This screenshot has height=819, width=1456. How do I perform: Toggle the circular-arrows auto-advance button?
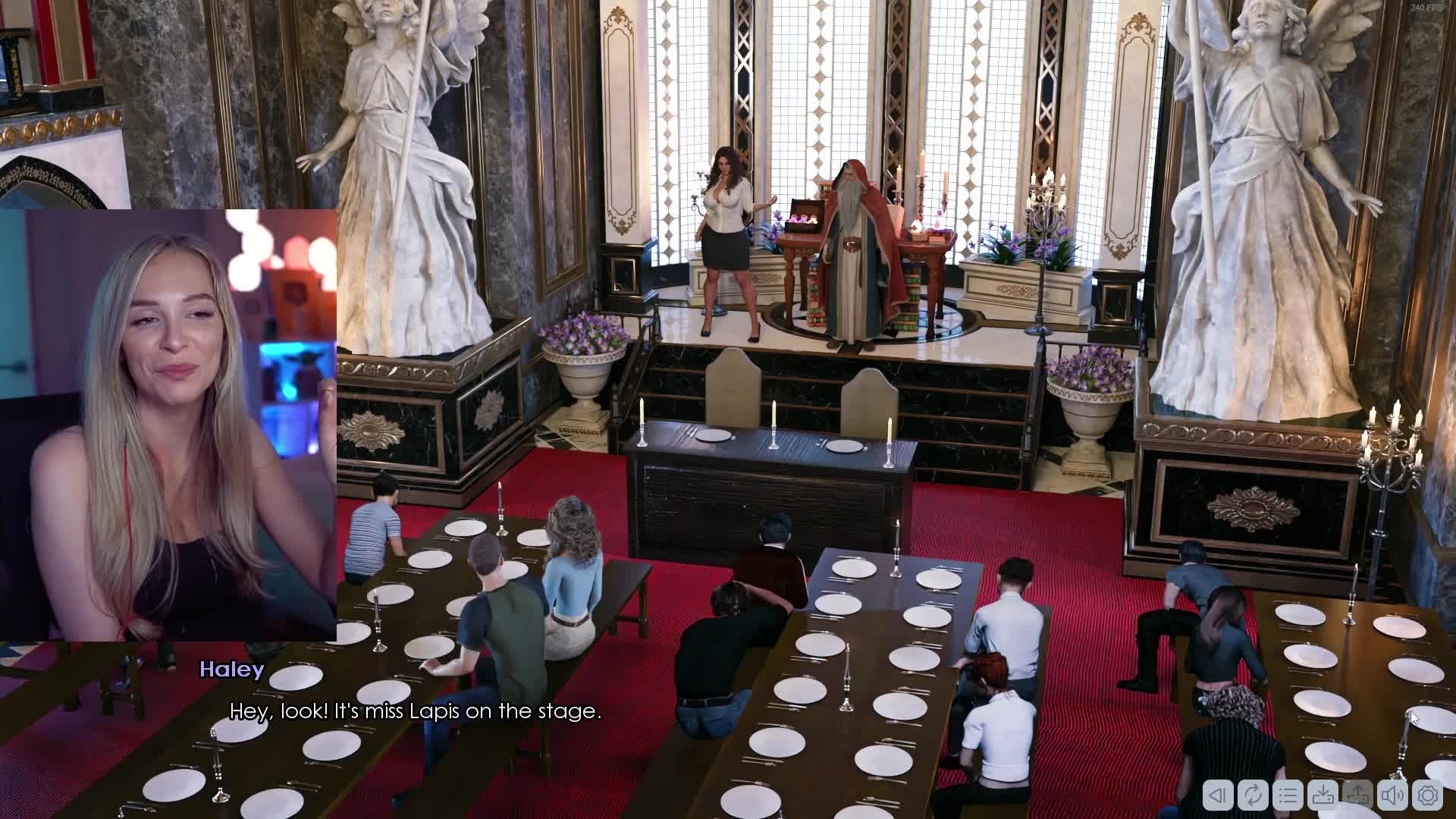tap(1253, 795)
